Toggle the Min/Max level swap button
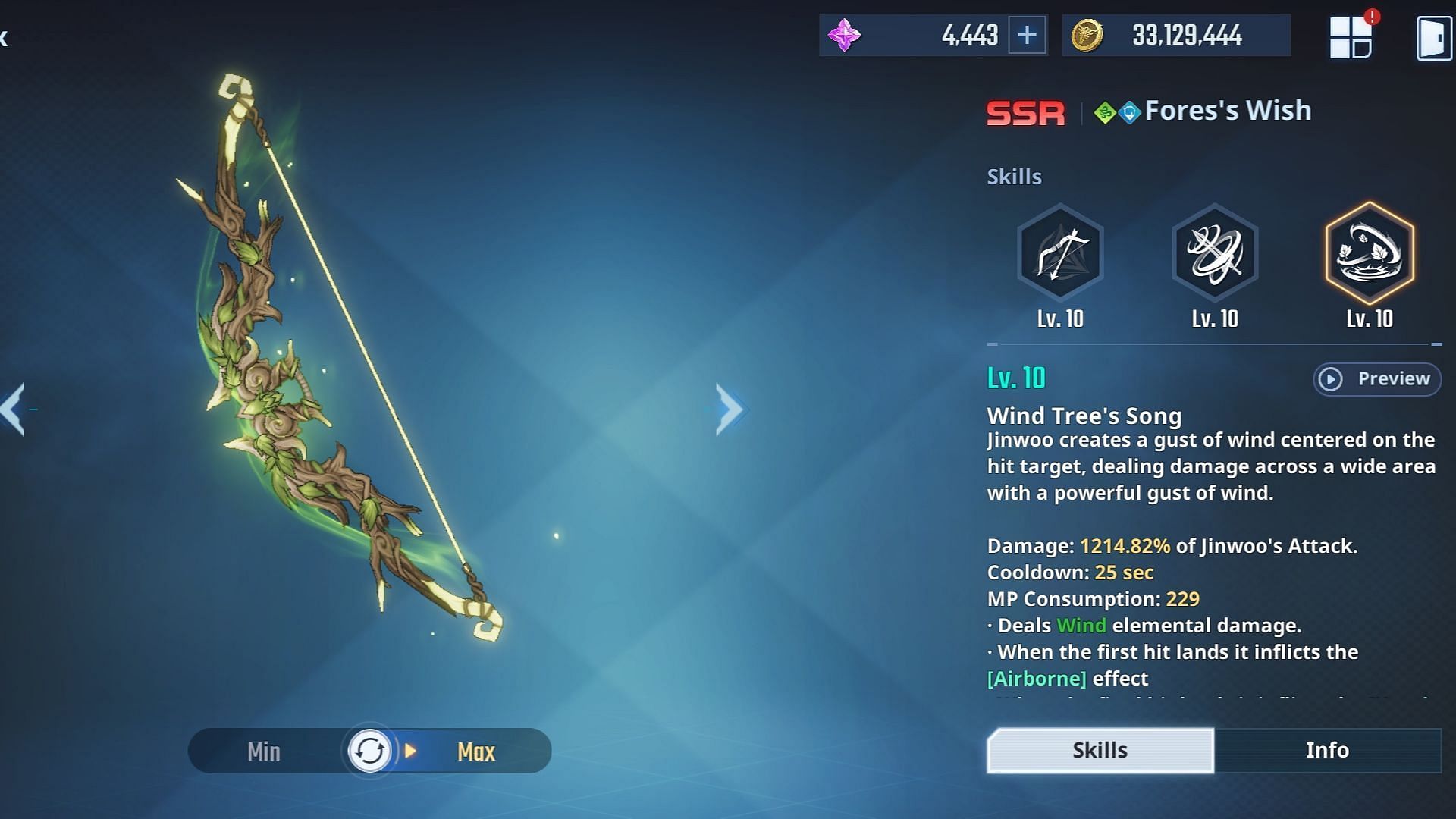The image size is (1456, 819). (x=369, y=751)
